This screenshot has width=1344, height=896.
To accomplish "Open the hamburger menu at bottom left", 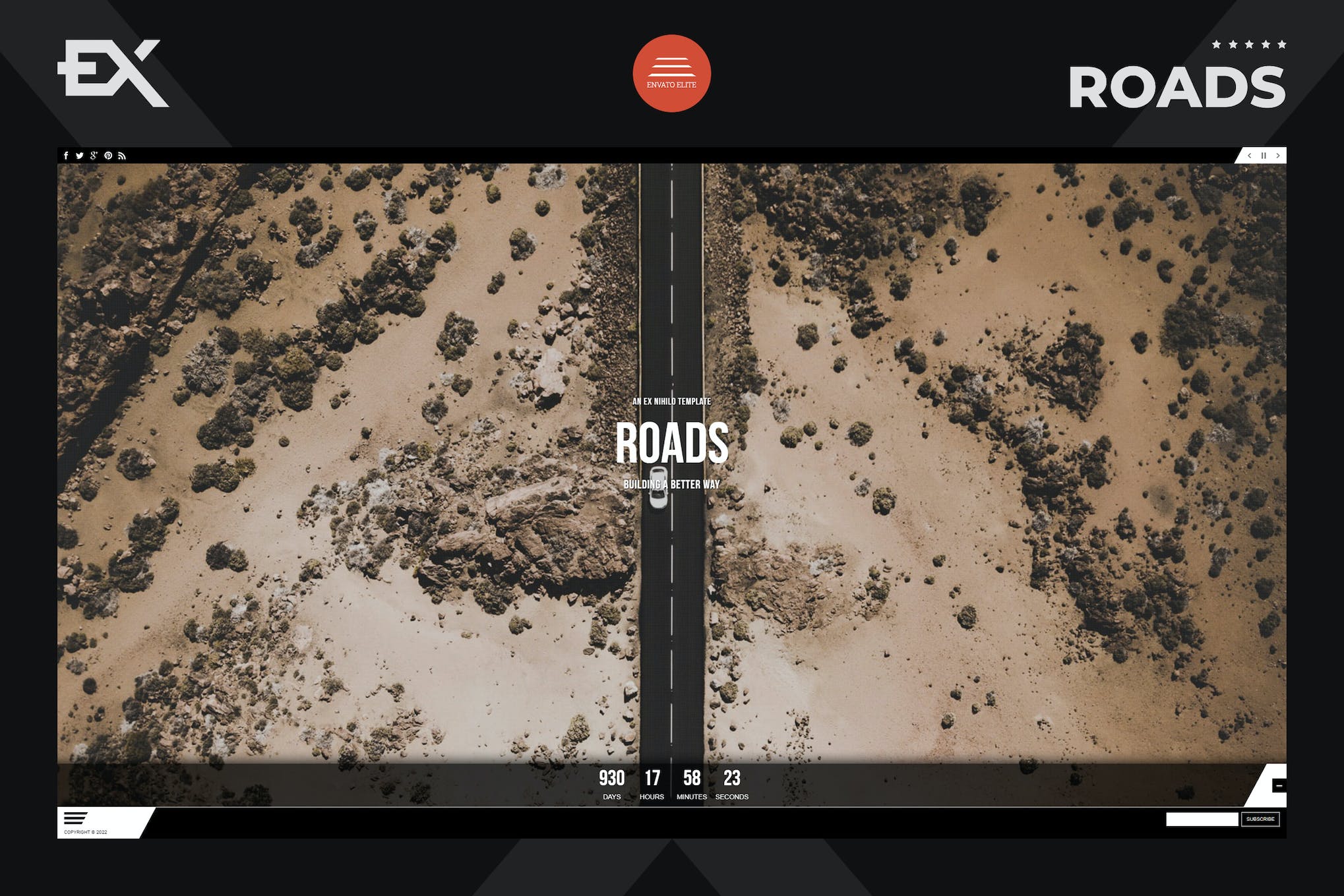I will click(x=75, y=818).
